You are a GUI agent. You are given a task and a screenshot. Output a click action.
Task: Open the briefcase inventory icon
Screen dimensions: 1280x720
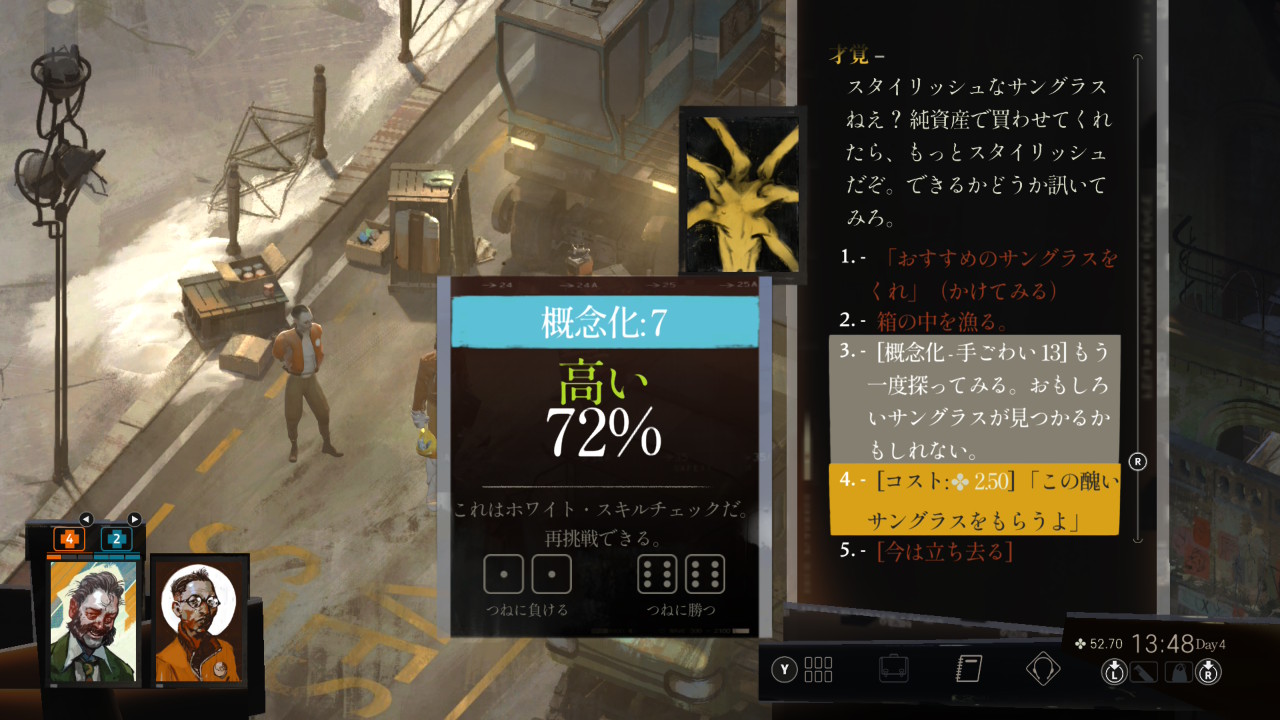[x=893, y=669]
